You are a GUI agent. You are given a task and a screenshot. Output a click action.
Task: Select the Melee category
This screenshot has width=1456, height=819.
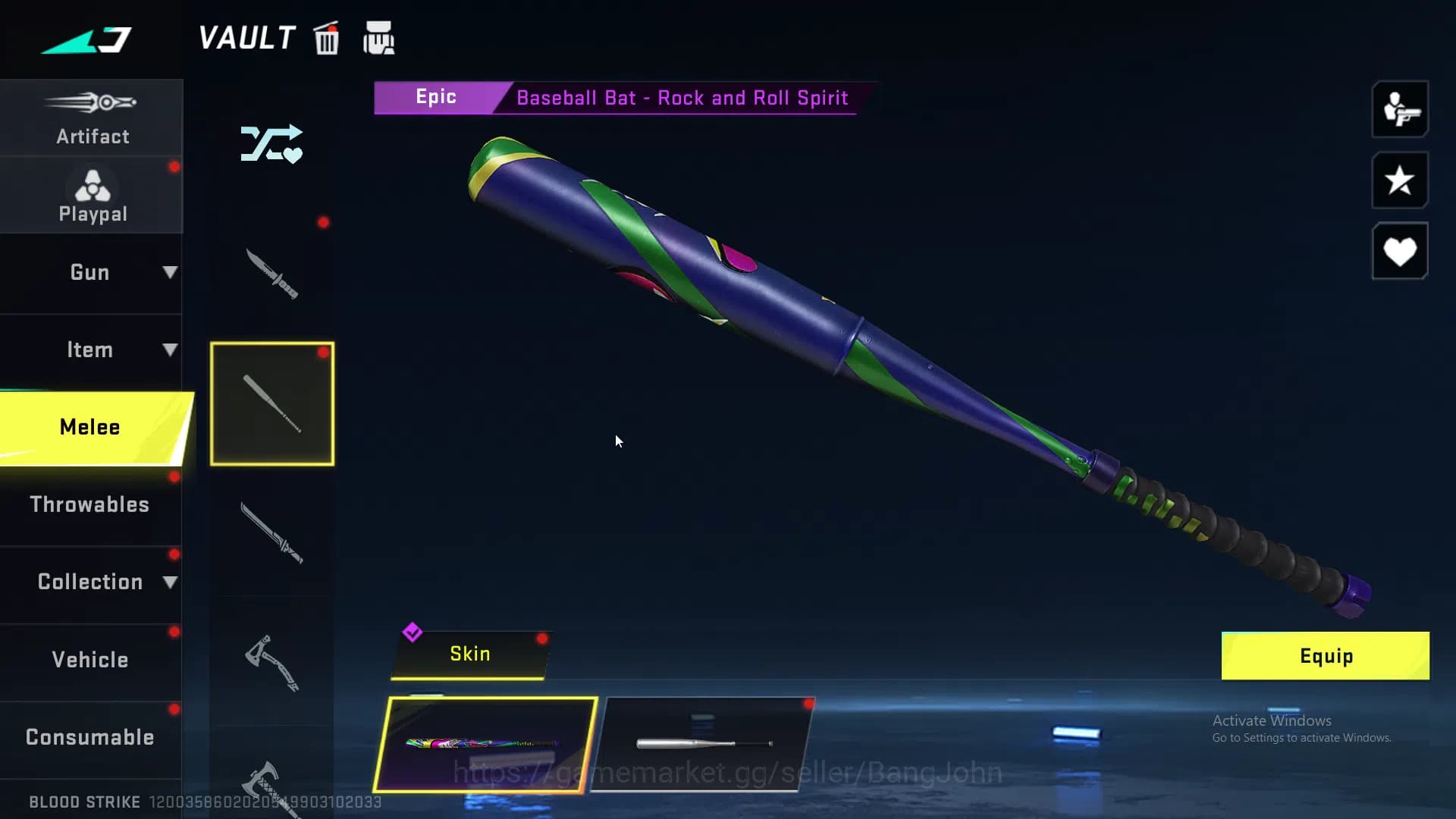coord(92,427)
